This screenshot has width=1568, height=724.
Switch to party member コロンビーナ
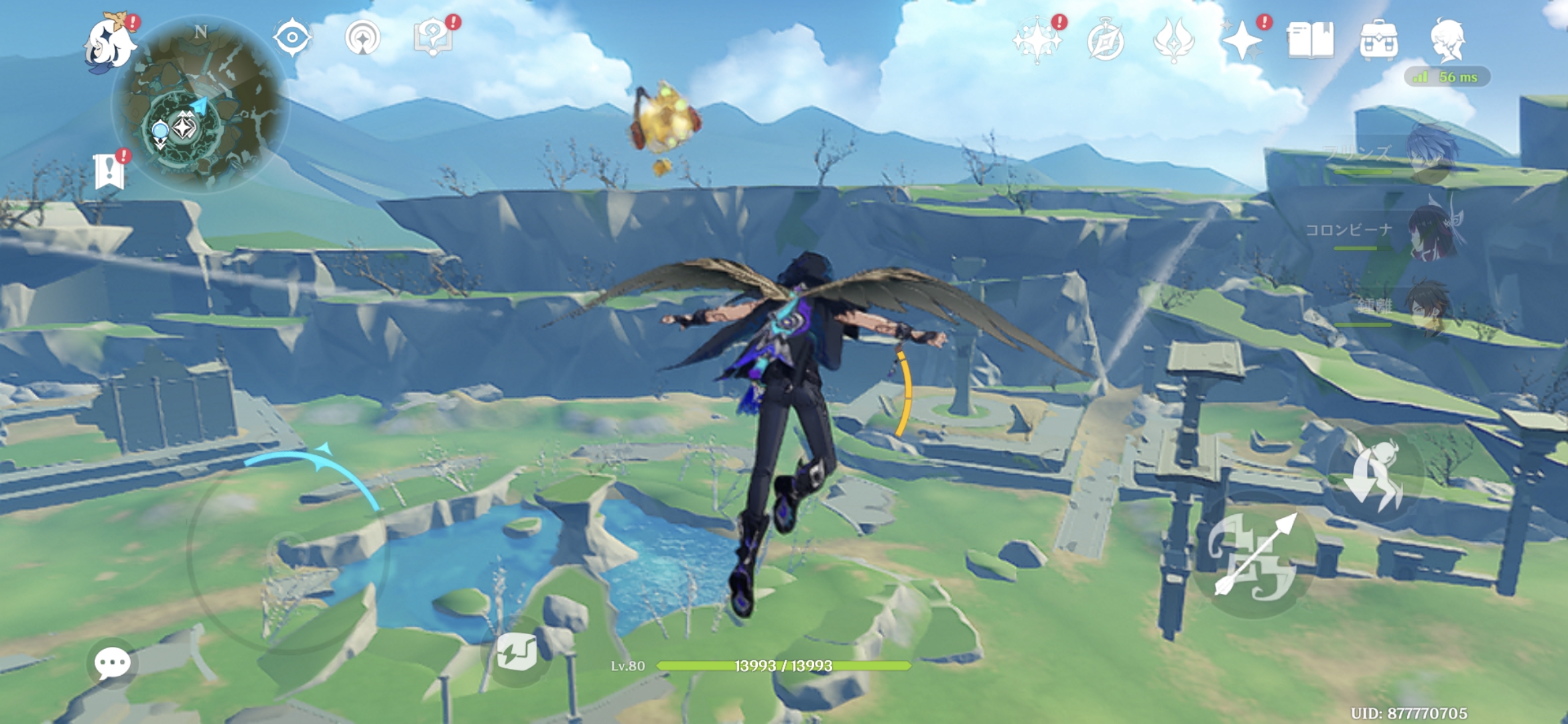click(1431, 231)
